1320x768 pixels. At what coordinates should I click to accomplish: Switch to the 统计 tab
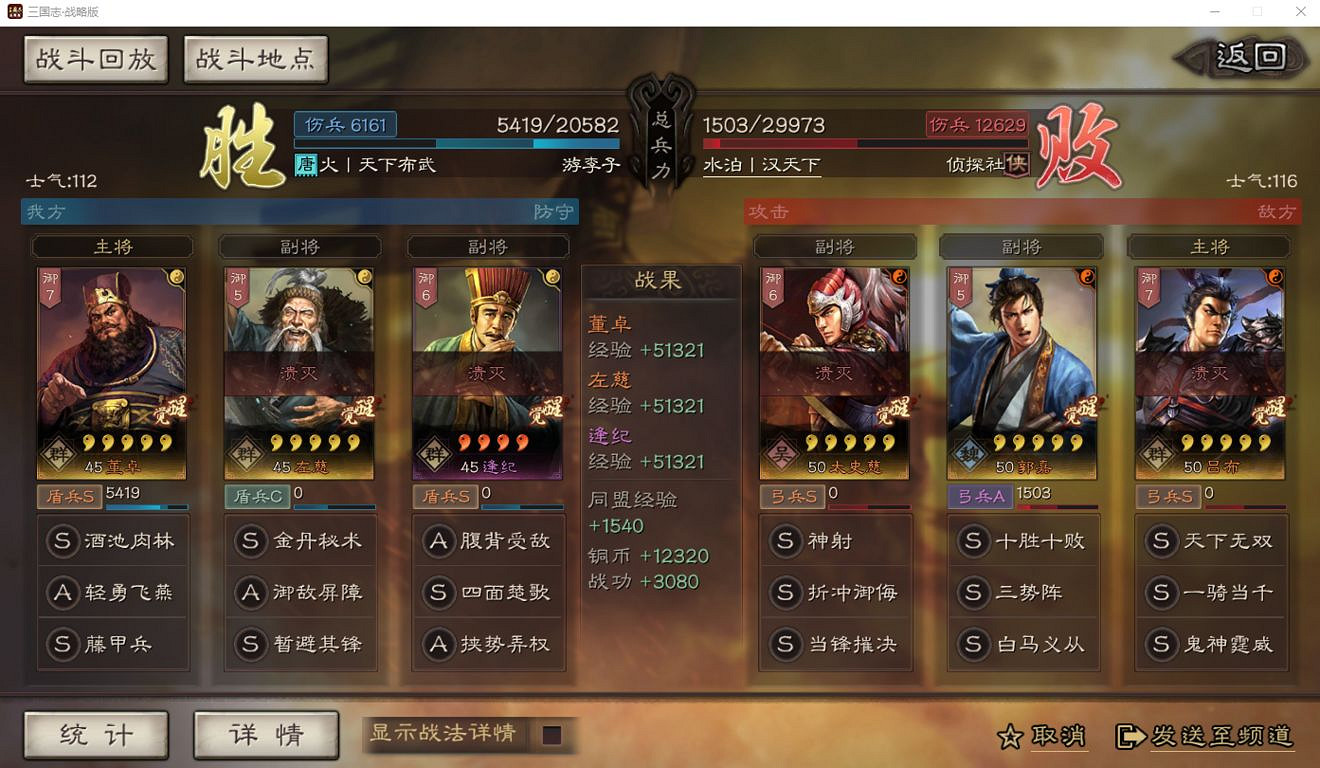click(95, 733)
